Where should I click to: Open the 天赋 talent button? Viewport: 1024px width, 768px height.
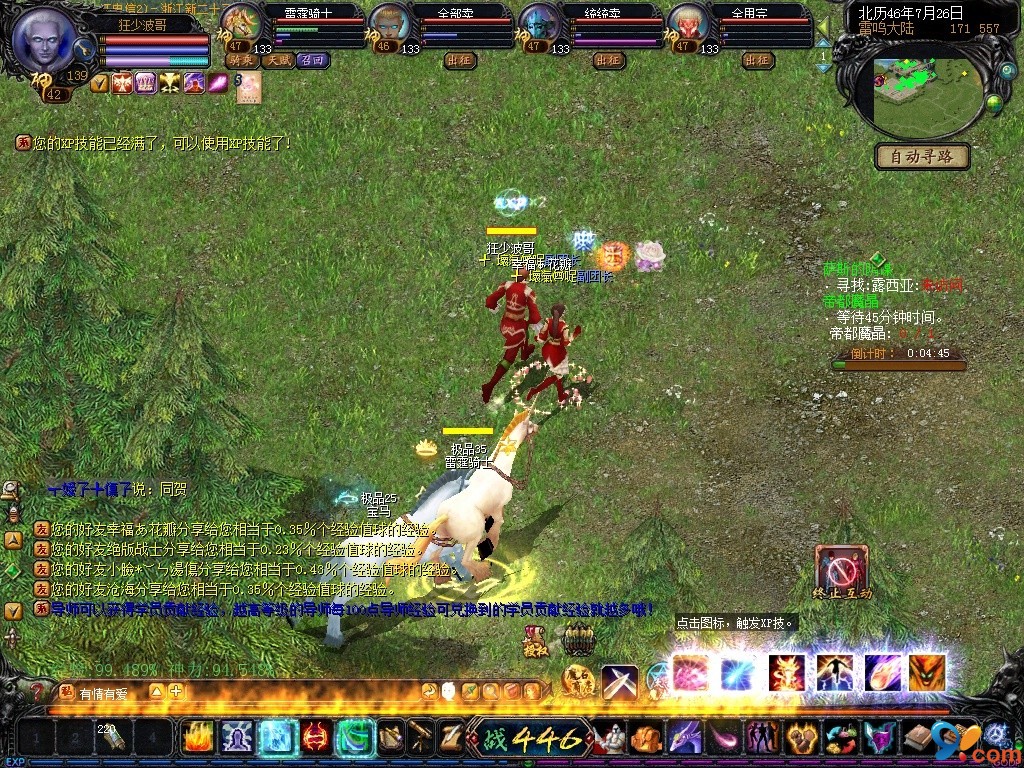point(277,60)
